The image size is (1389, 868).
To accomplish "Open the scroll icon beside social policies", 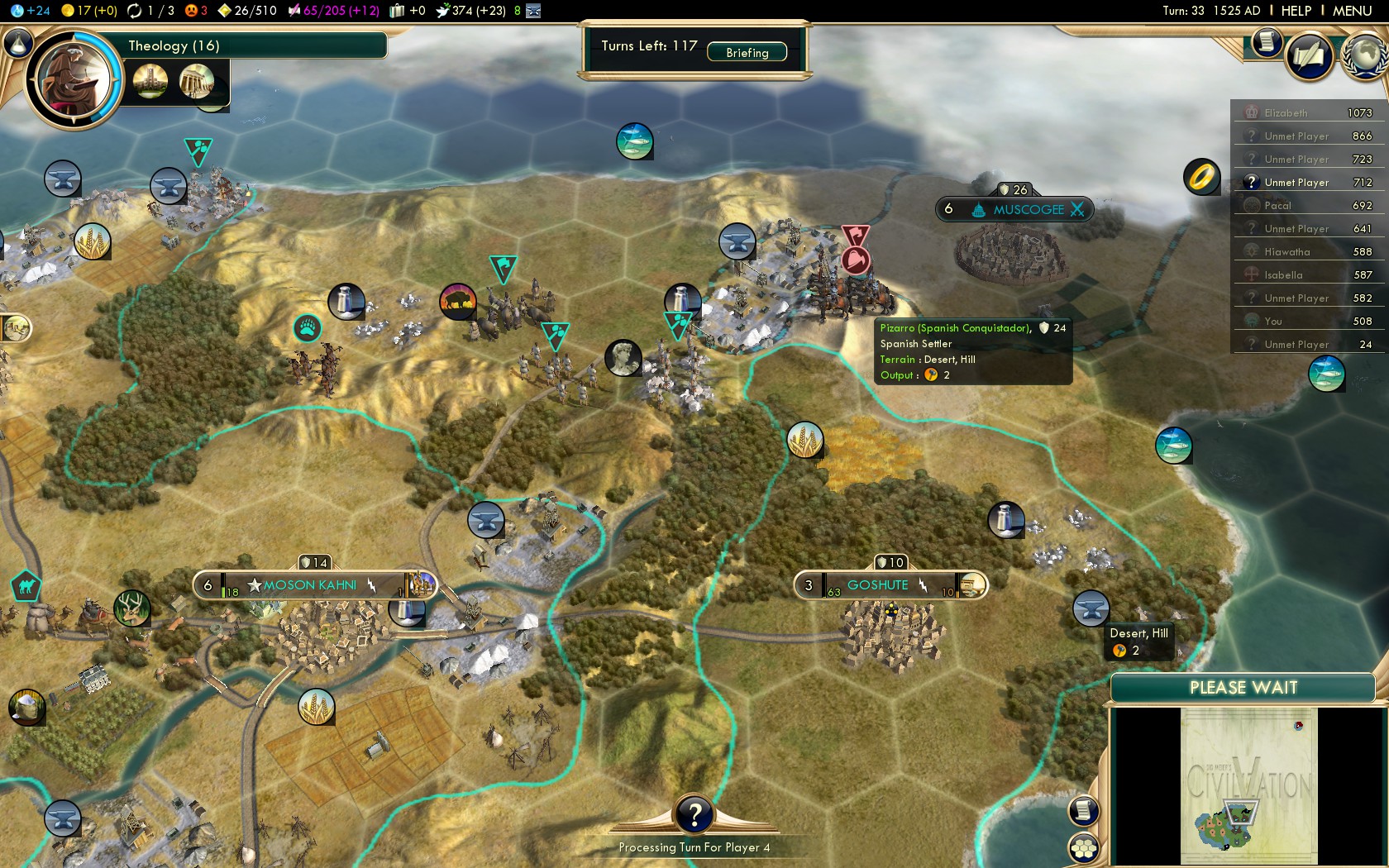I will pyautogui.click(x=1266, y=41).
